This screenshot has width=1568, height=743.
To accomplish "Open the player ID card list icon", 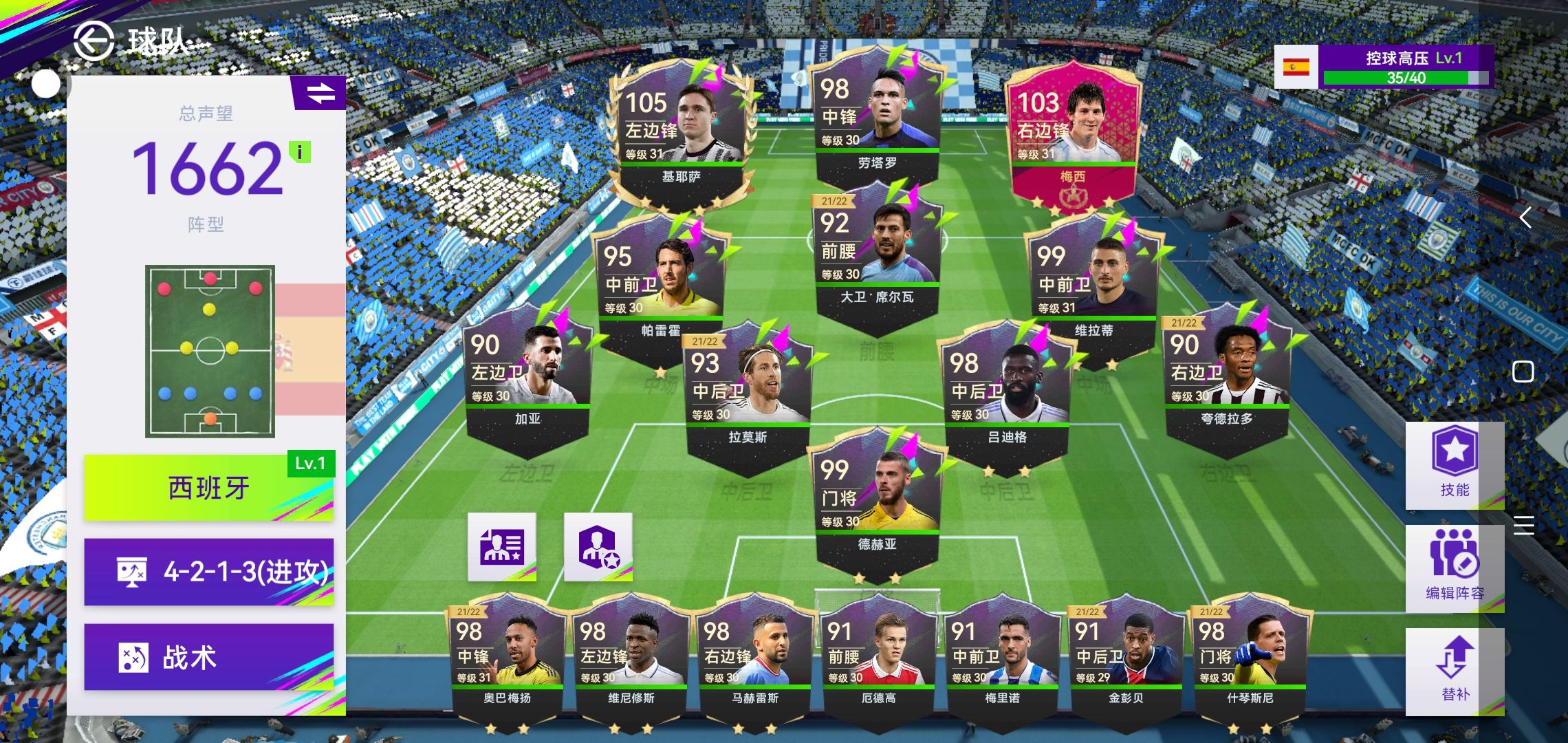I will tap(502, 546).
